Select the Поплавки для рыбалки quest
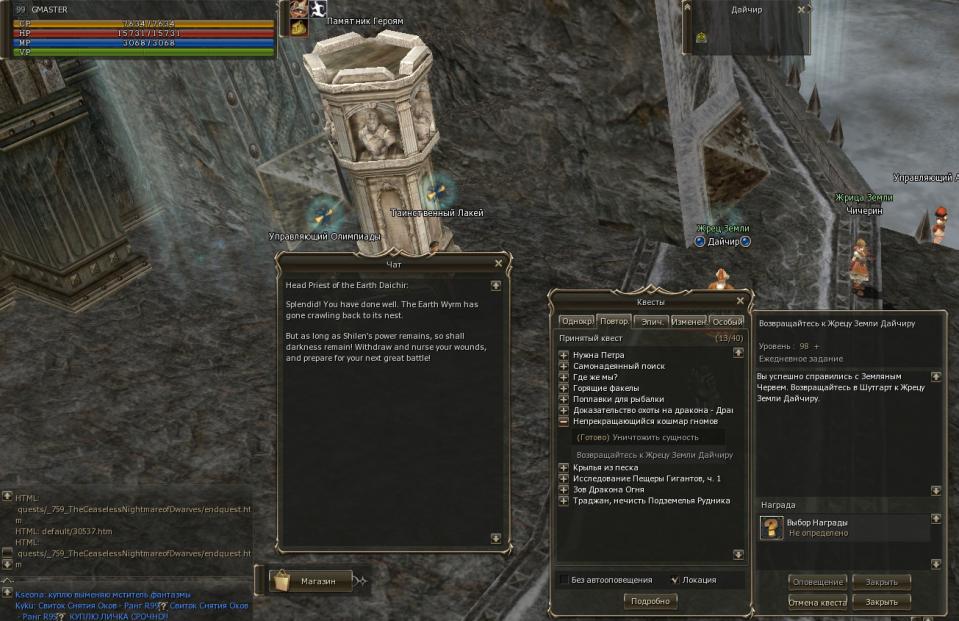959x621 pixels. click(x=618, y=399)
